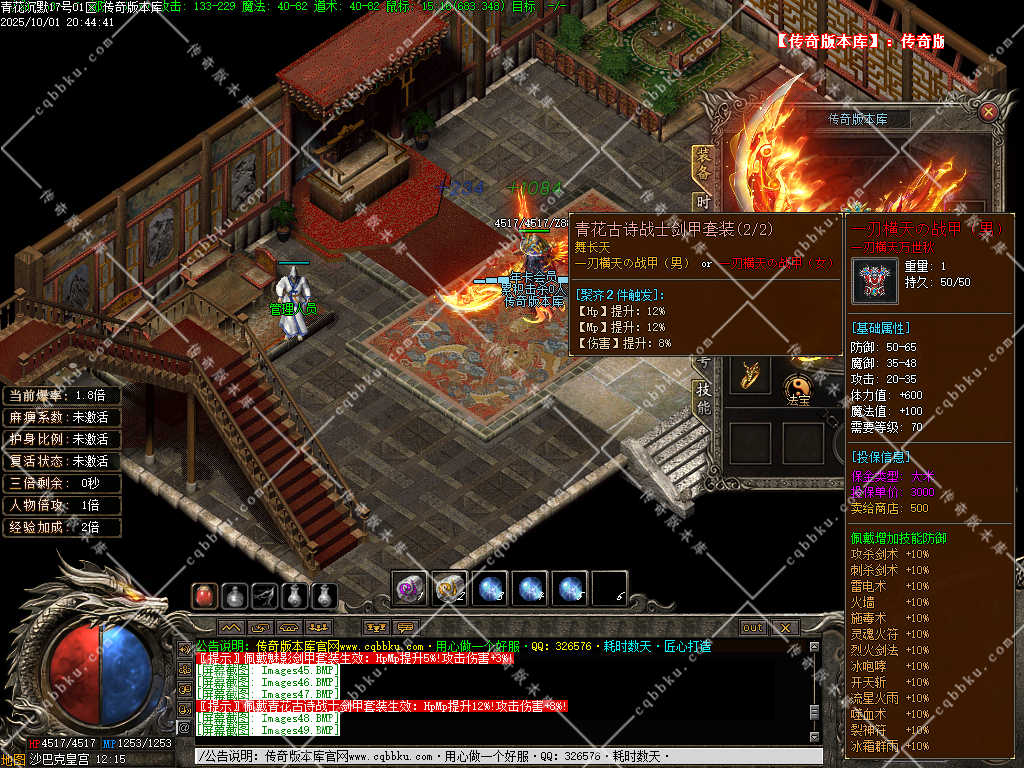Close the character equipment panel

coord(988,112)
